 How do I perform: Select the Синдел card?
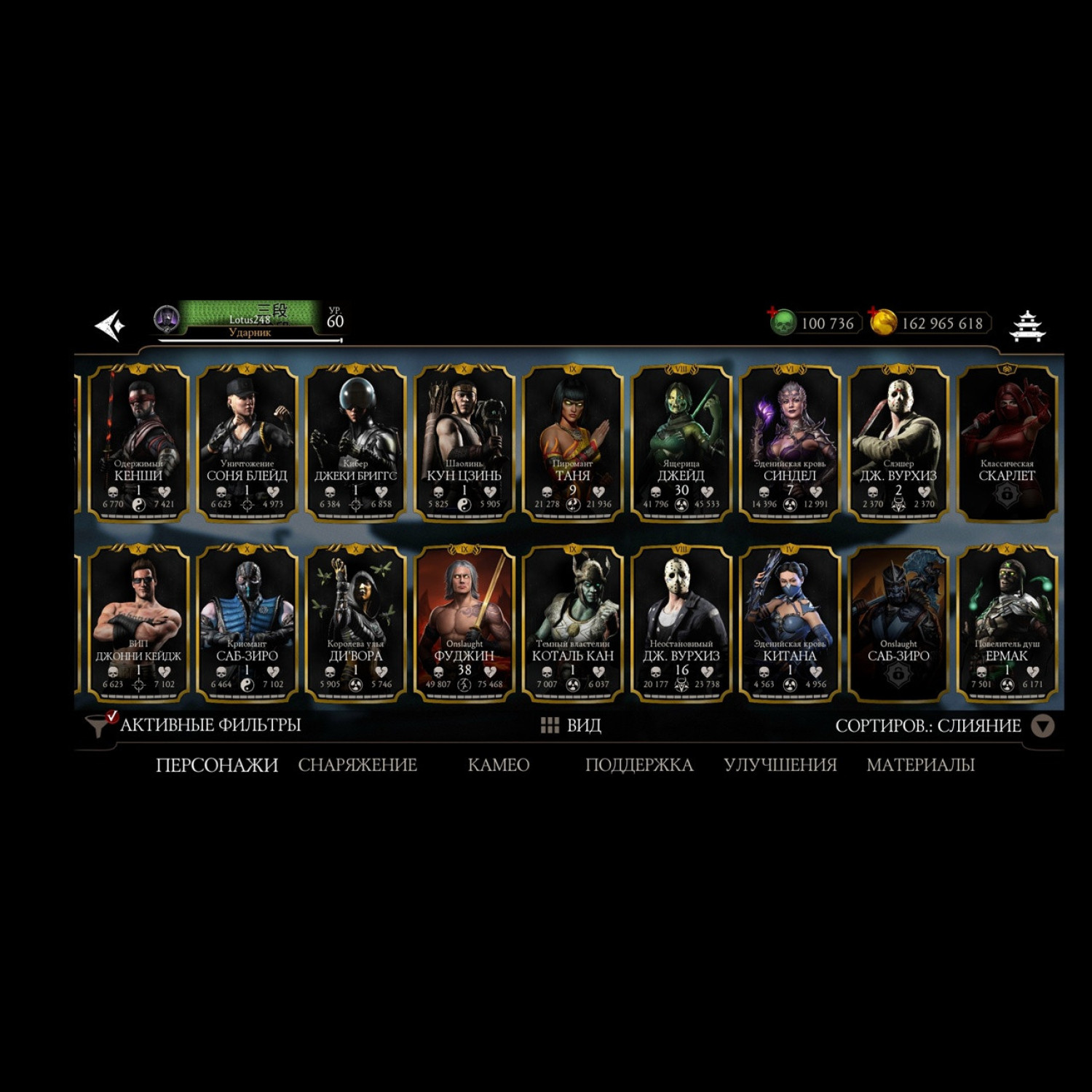tap(789, 443)
